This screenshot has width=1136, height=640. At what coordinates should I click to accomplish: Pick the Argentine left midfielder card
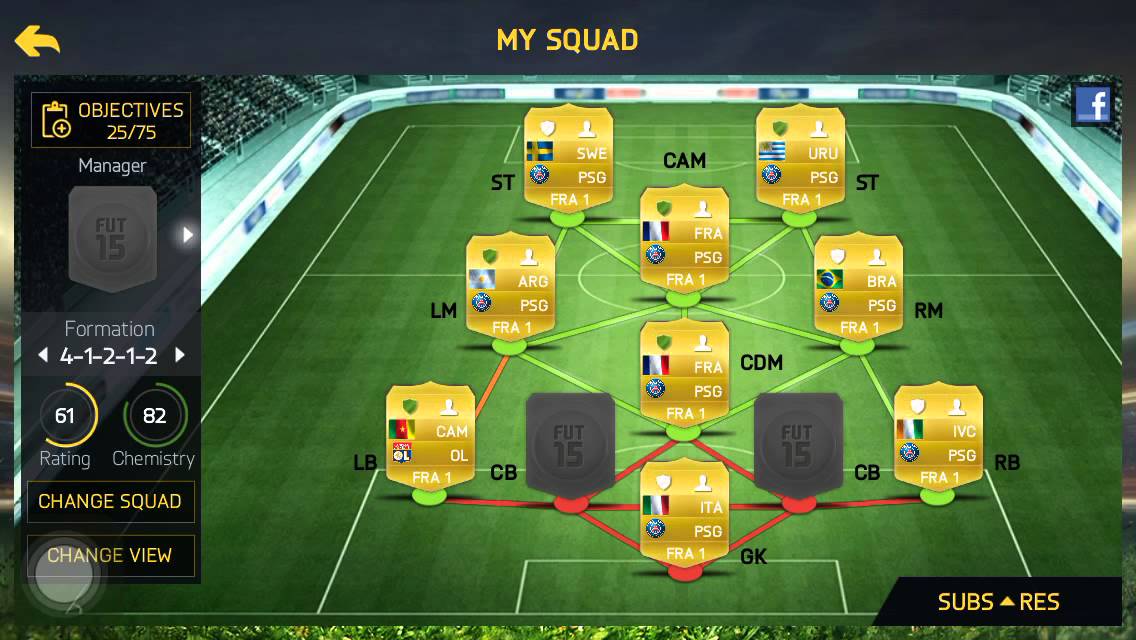[x=510, y=285]
